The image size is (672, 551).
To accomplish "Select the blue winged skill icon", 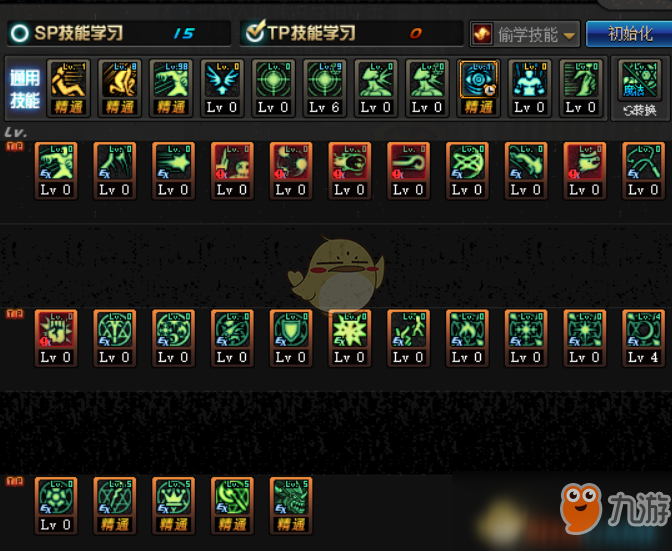I will (221, 80).
